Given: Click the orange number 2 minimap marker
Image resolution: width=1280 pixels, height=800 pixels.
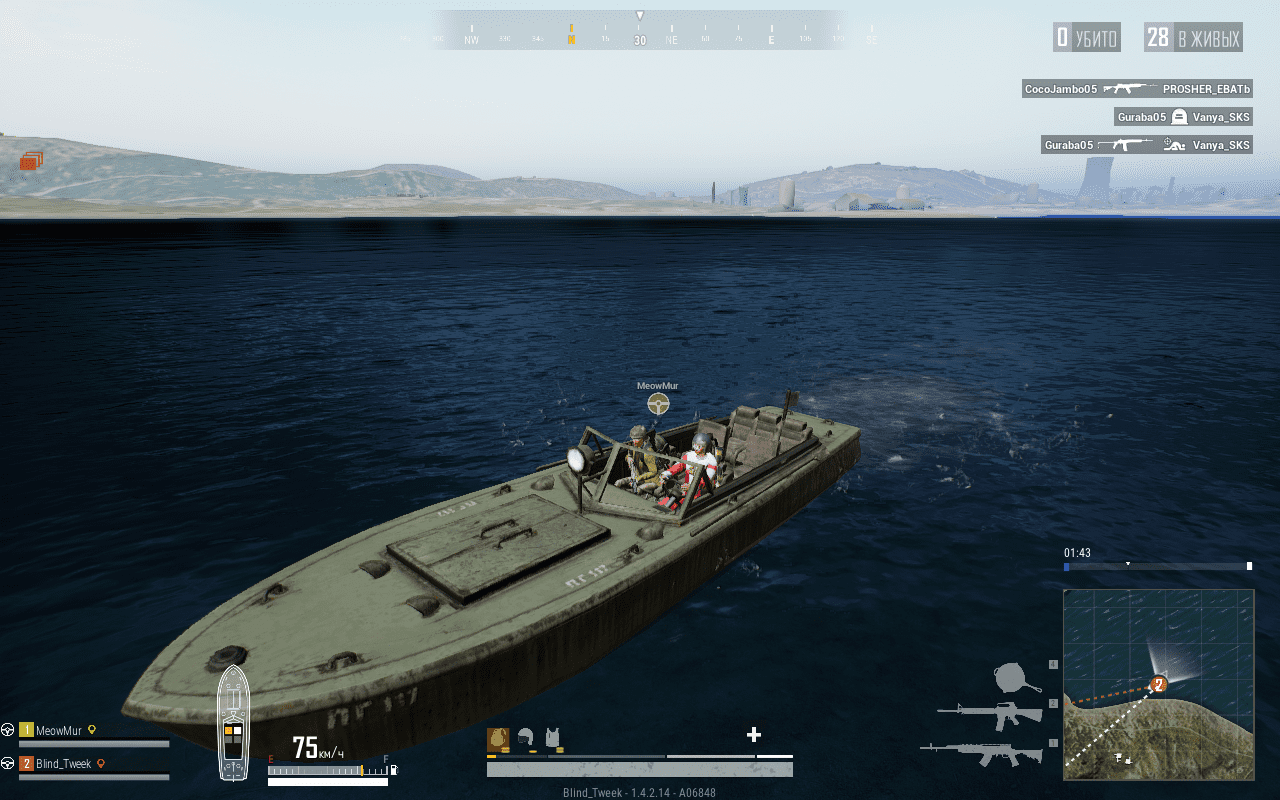Looking at the screenshot, I should point(1159,685).
